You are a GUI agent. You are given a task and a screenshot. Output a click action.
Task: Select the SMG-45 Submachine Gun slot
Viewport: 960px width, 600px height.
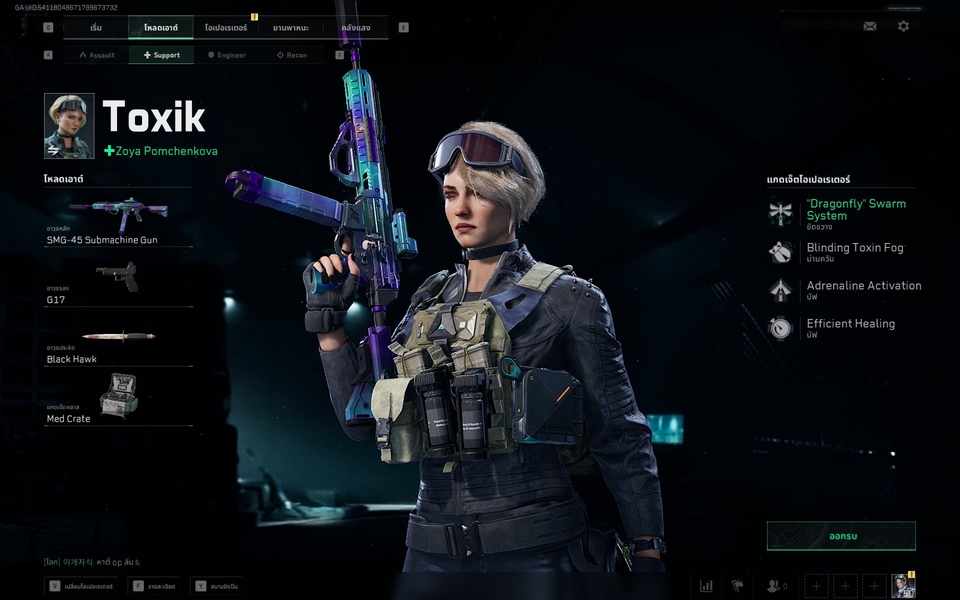pos(118,221)
